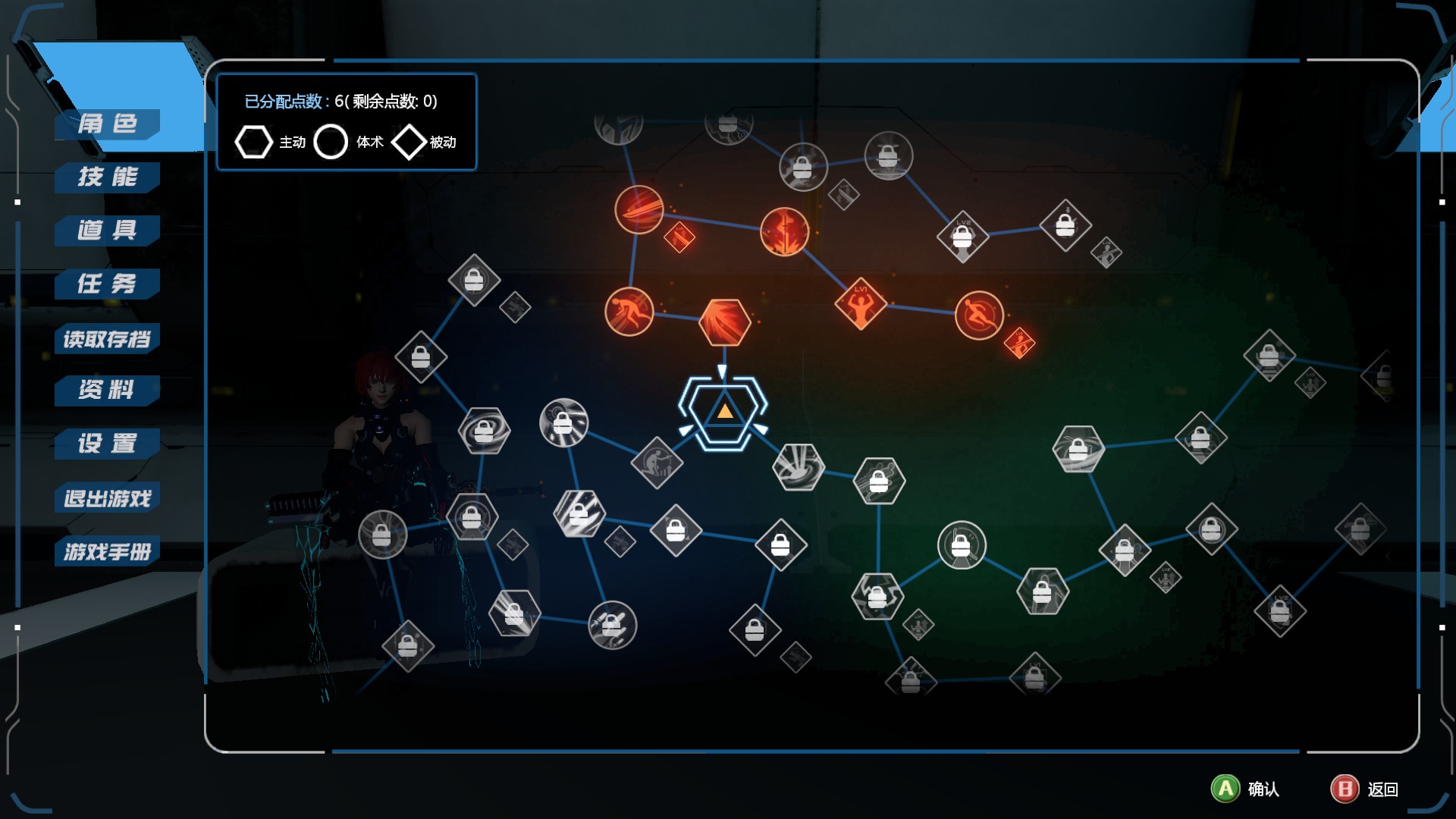Choose 读取存档 to load a save
The image size is (1456, 819).
pyautogui.click(x=108, y=338)
